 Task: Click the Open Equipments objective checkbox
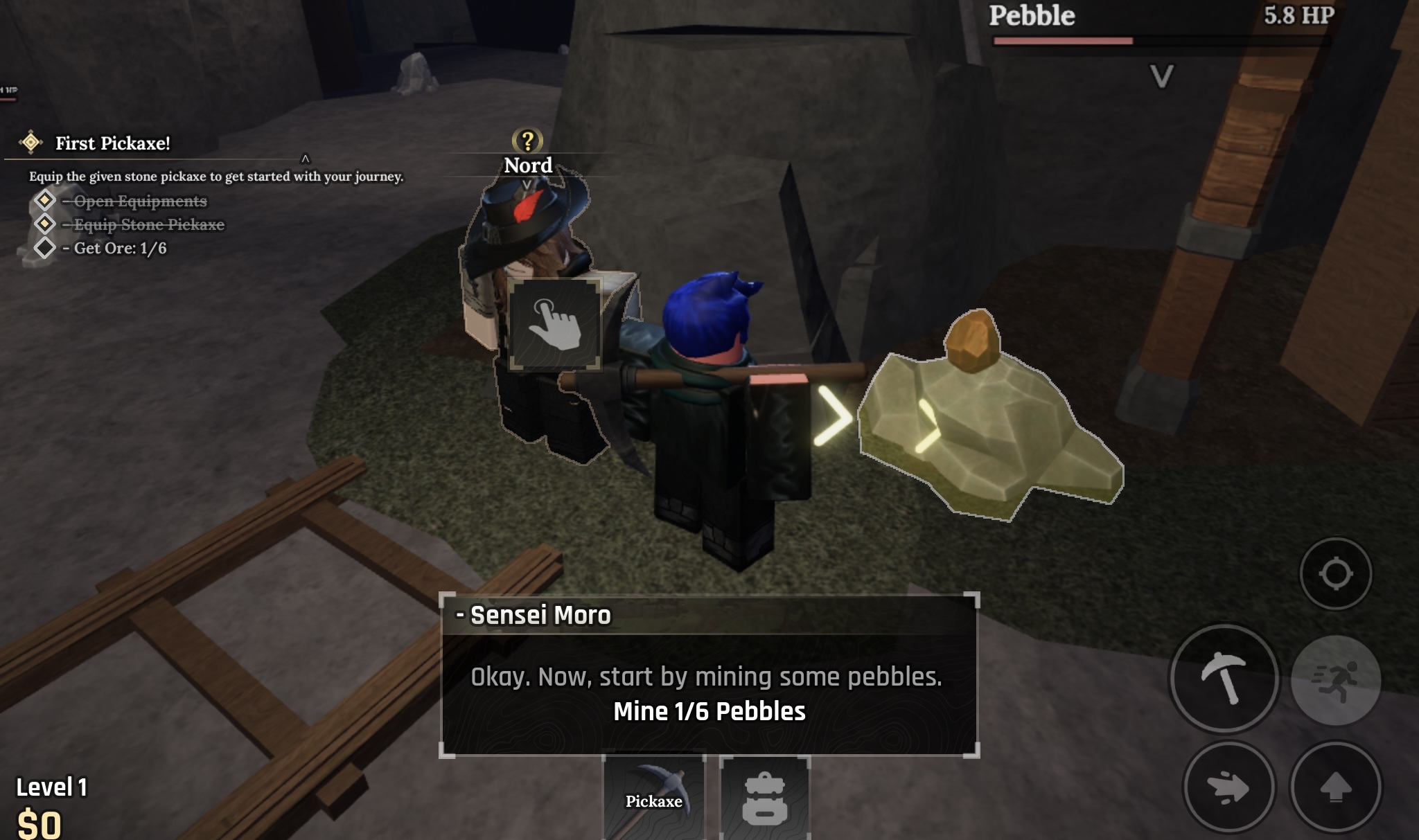click(x=46, y=201)
